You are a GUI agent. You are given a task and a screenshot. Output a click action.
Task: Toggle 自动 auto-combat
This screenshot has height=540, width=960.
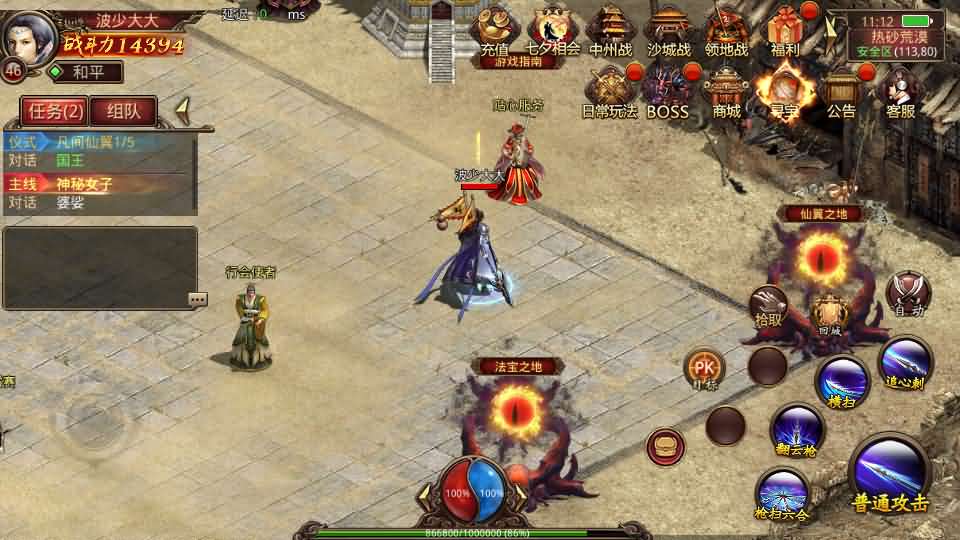[909, 295]
